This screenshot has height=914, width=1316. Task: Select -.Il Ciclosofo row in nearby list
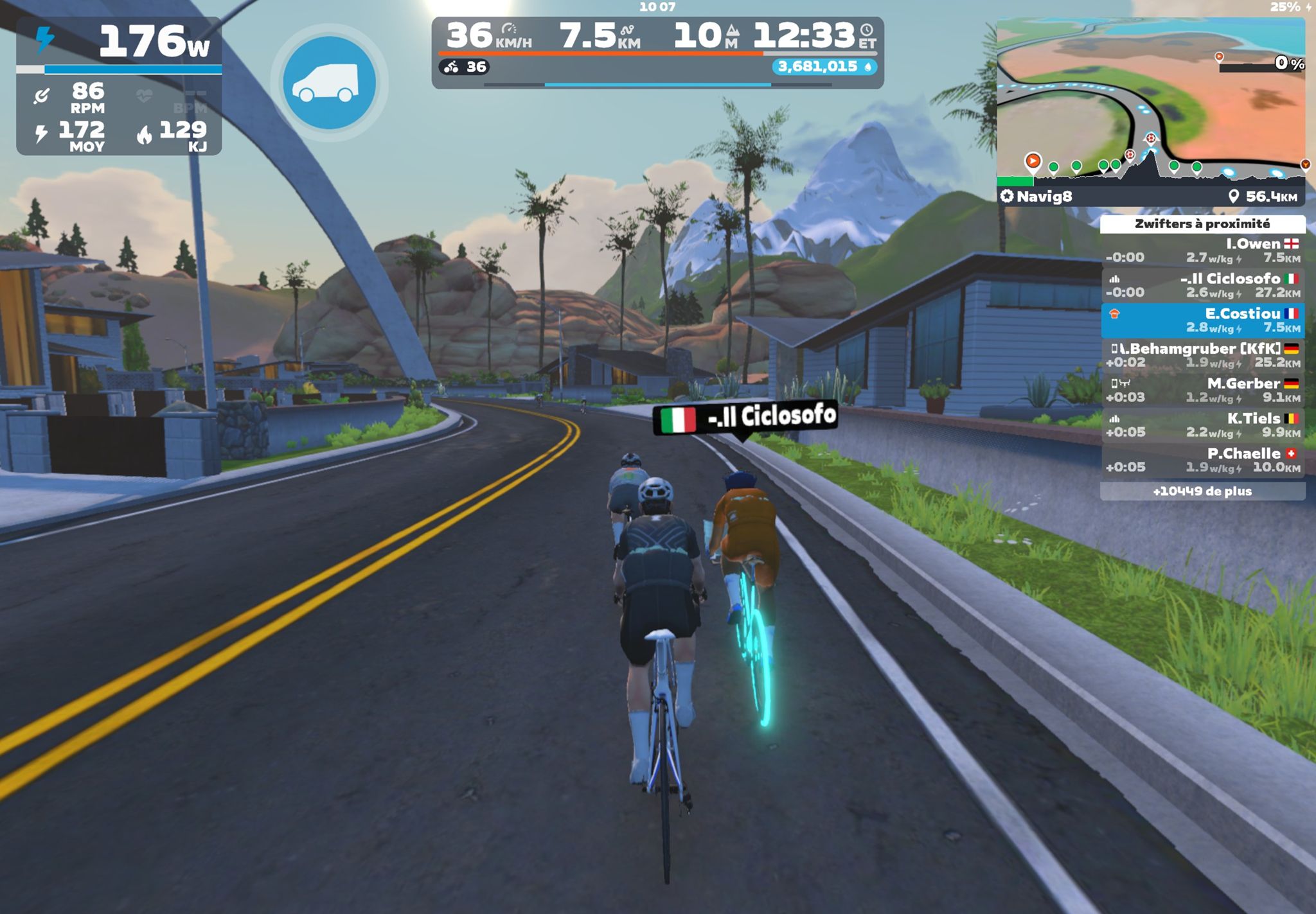[x=1202, y=285]
